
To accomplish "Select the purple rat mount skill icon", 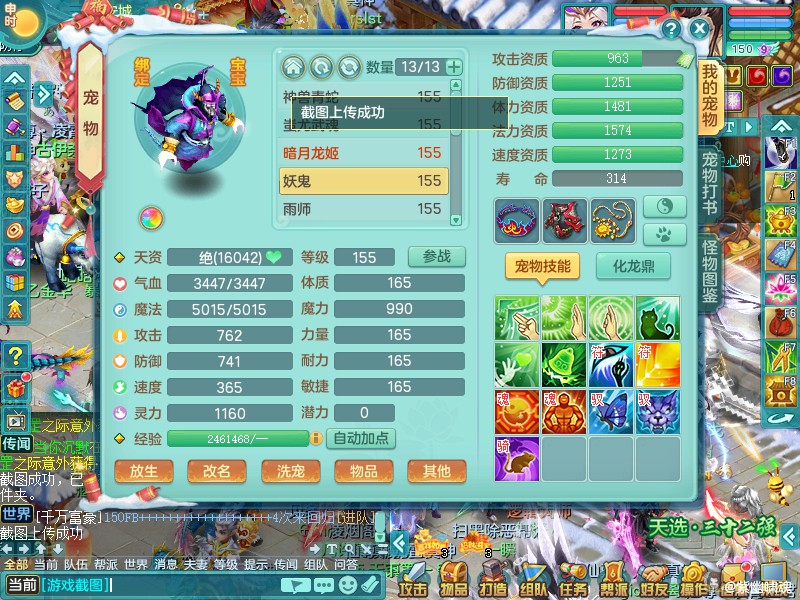I will (x=517, y=457).
